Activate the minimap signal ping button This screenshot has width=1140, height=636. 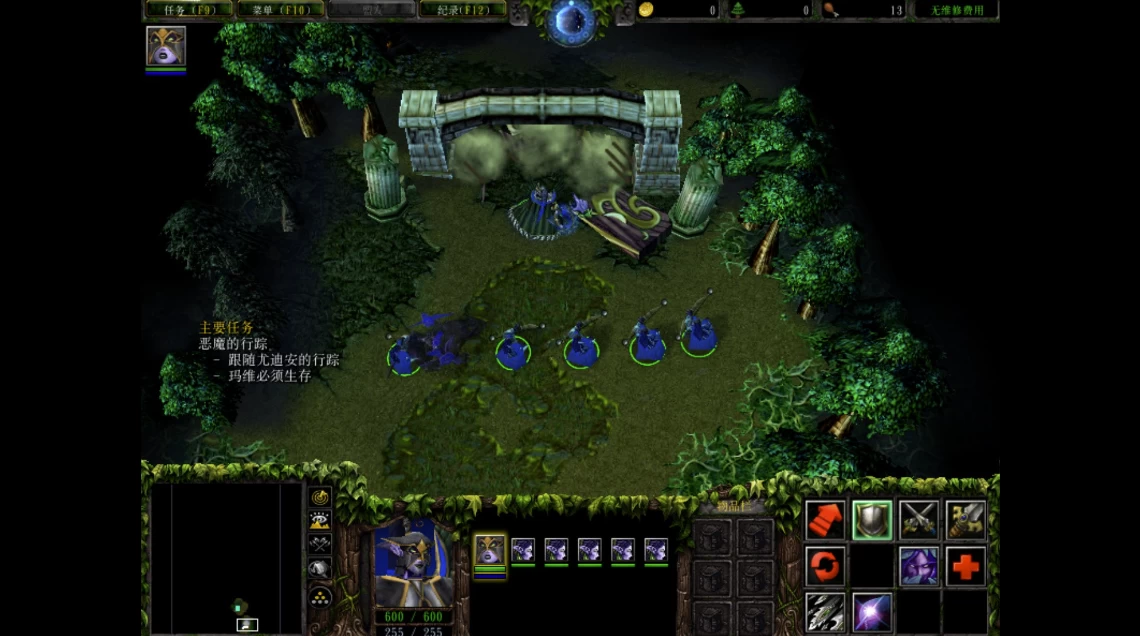pyautogui.click(x=320, y=497)
